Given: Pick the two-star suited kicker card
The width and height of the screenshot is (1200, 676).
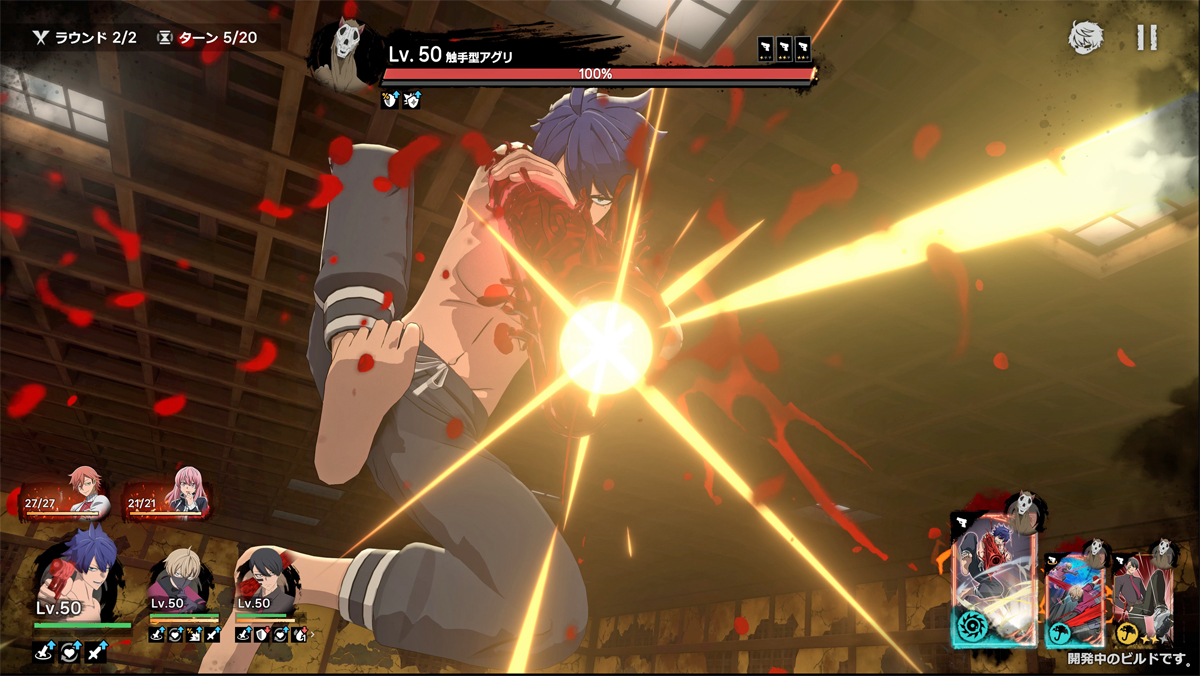Looking at the screenshot, I should click(1142, 597).
